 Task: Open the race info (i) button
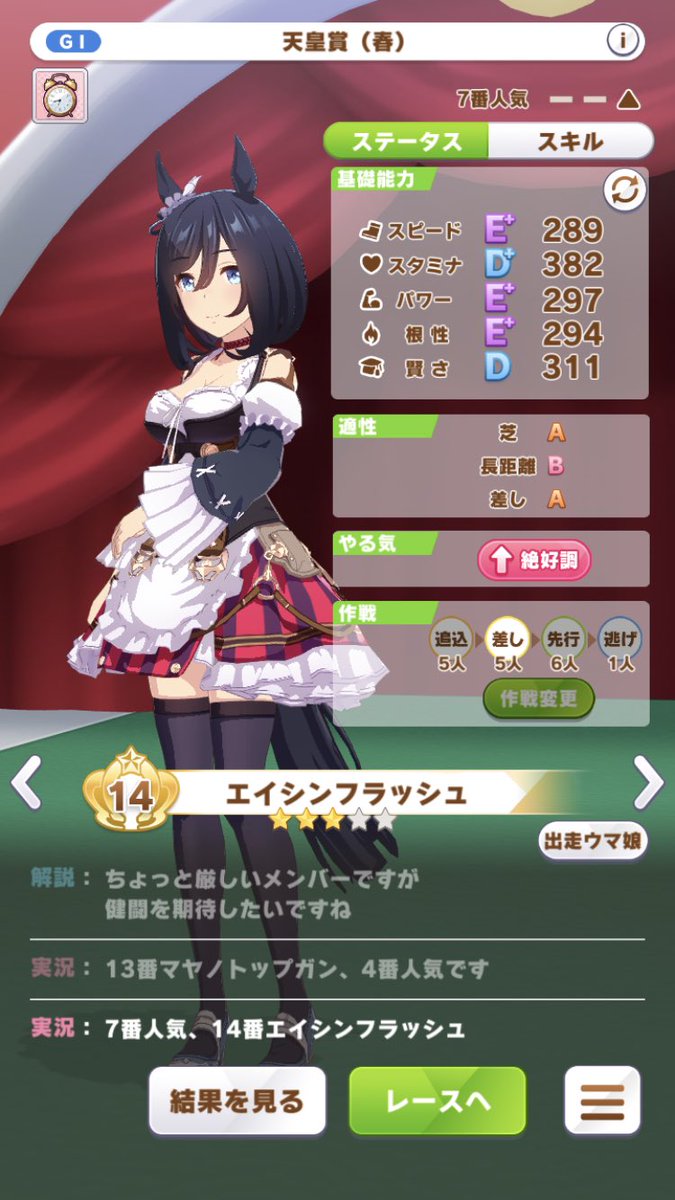(x=623, y=42)
